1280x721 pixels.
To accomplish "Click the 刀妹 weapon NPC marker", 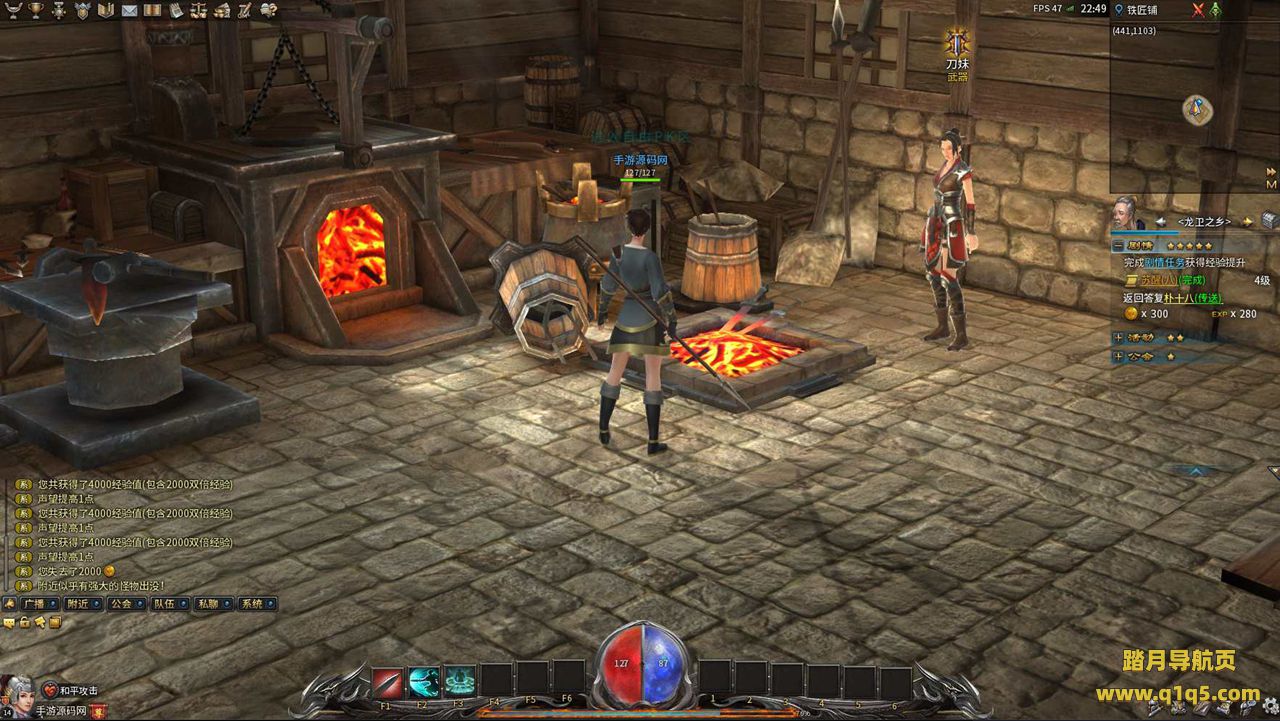I will [958, 45].
